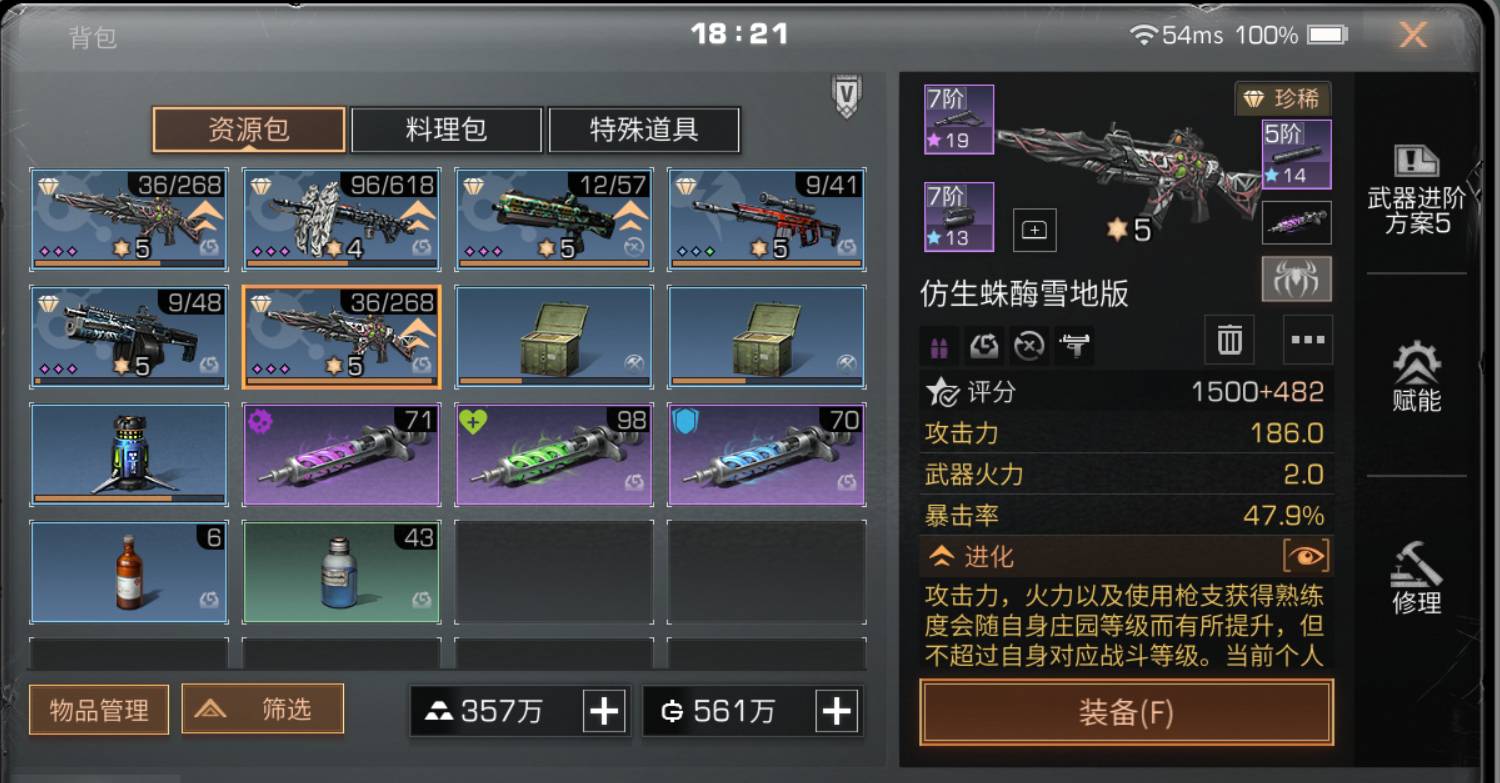The width and height of the screenshot is (1500, 783).
Task: Click the trash bin icon to discard weapon
Action: click(x=1227, y=340)
